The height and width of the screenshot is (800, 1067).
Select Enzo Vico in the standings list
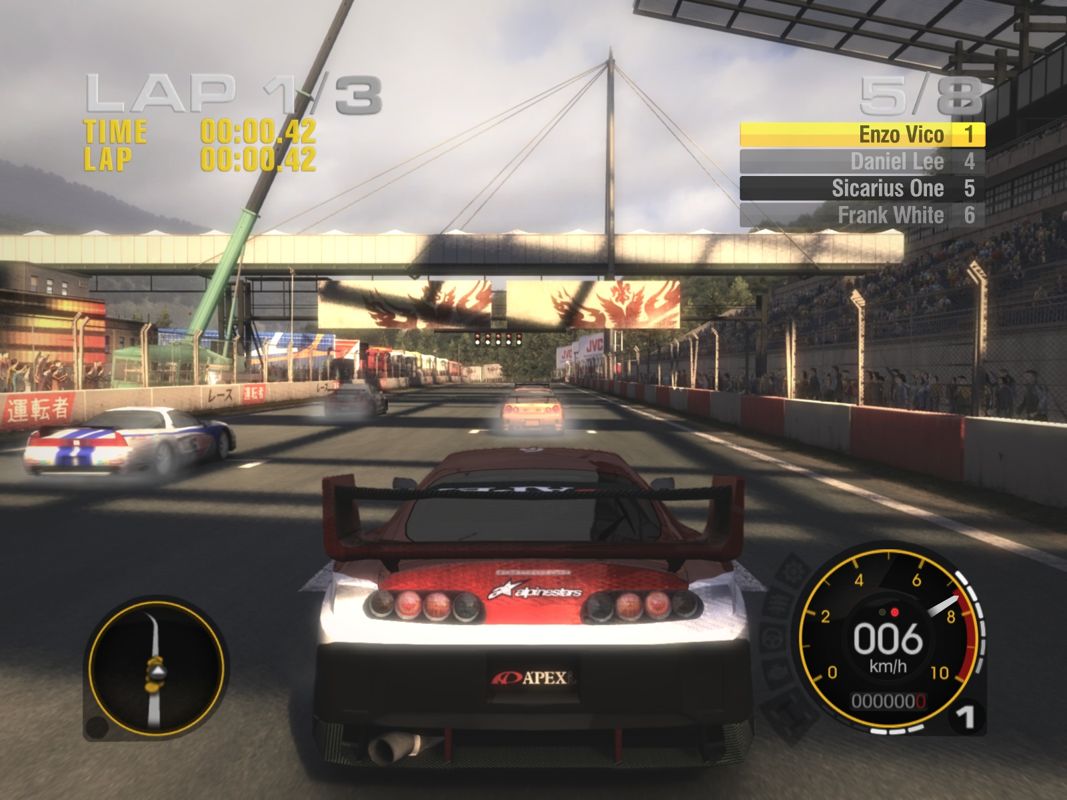862,134
